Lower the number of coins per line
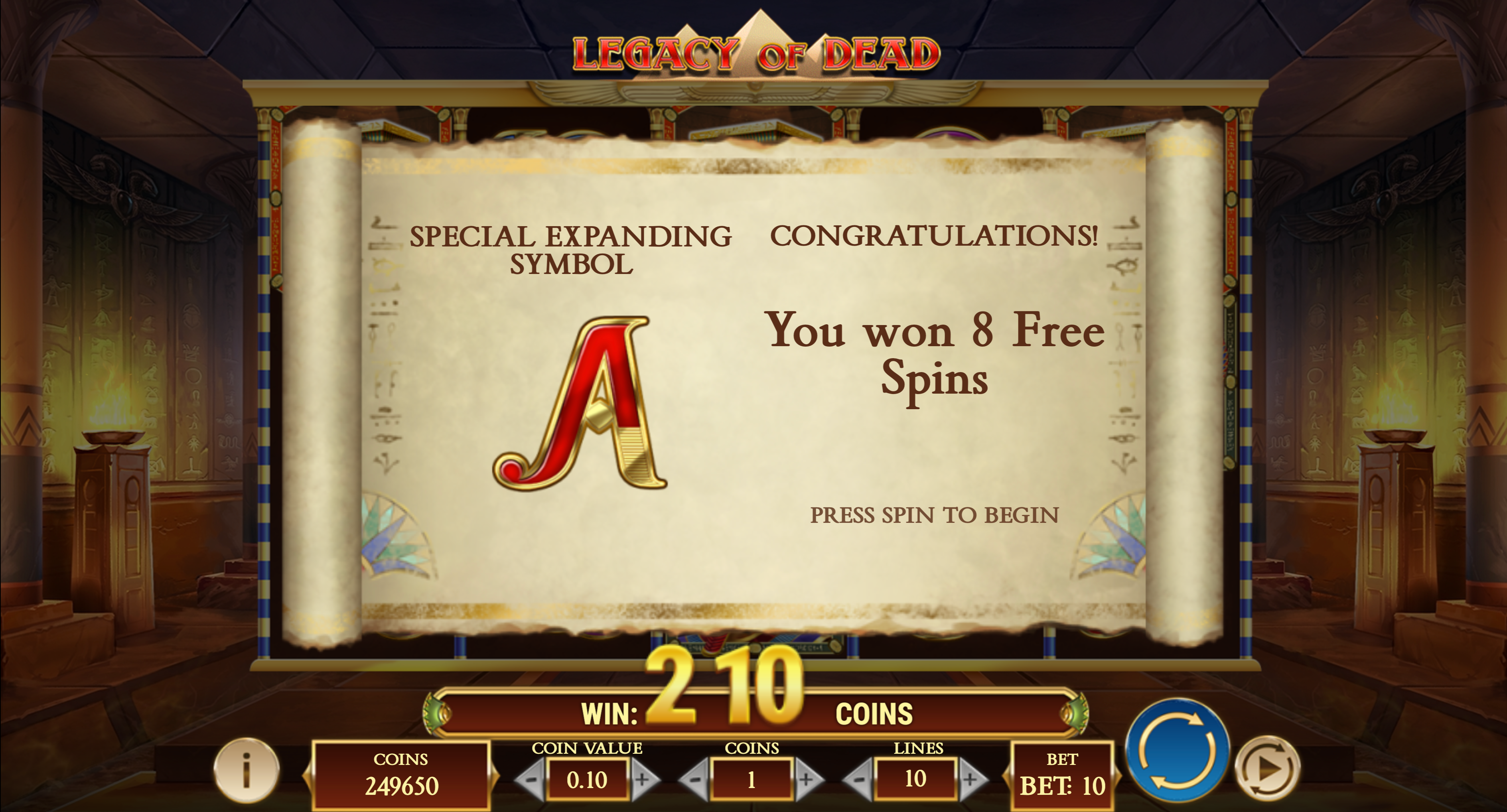 pos(694,779)
